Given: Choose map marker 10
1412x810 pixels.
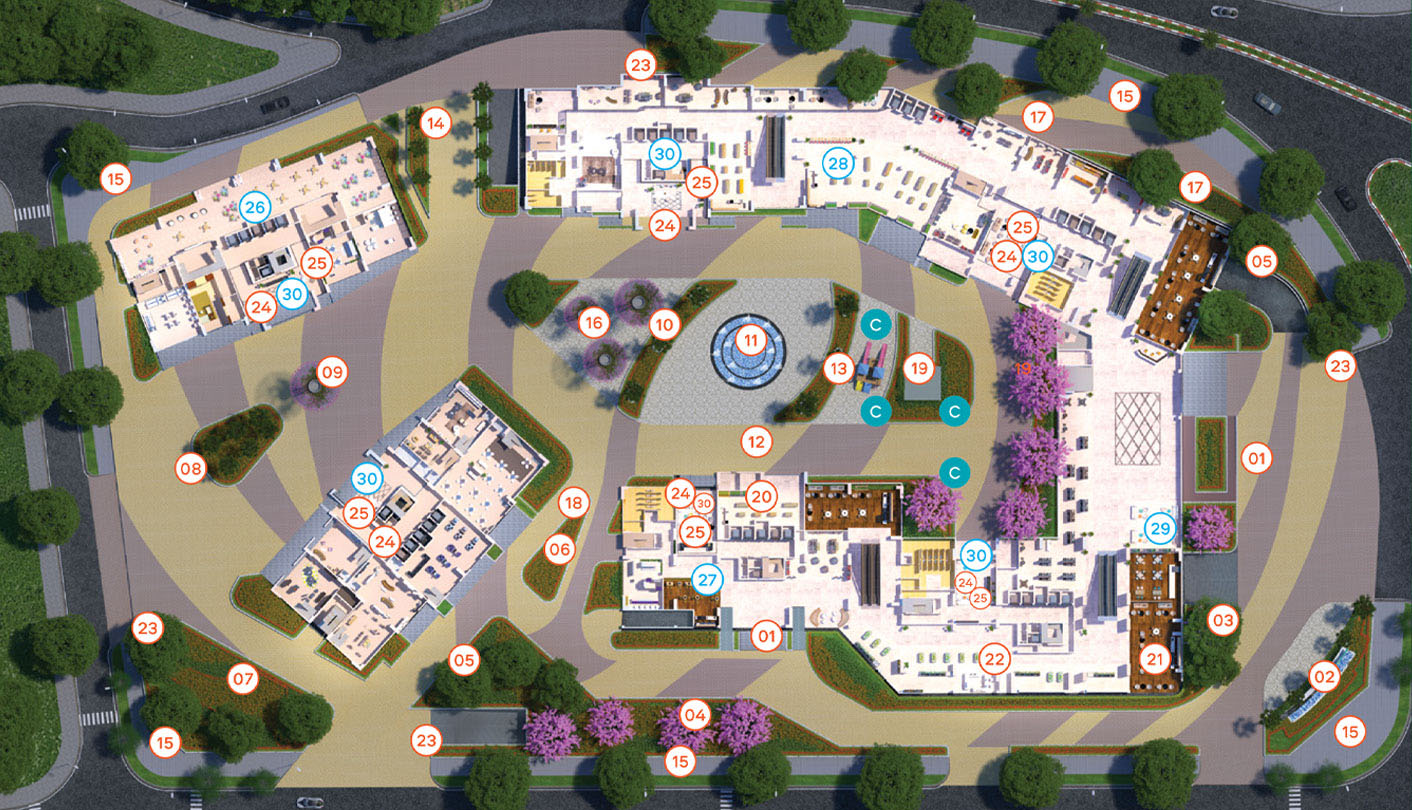Looking at the screenshot, I should point(664,323).
